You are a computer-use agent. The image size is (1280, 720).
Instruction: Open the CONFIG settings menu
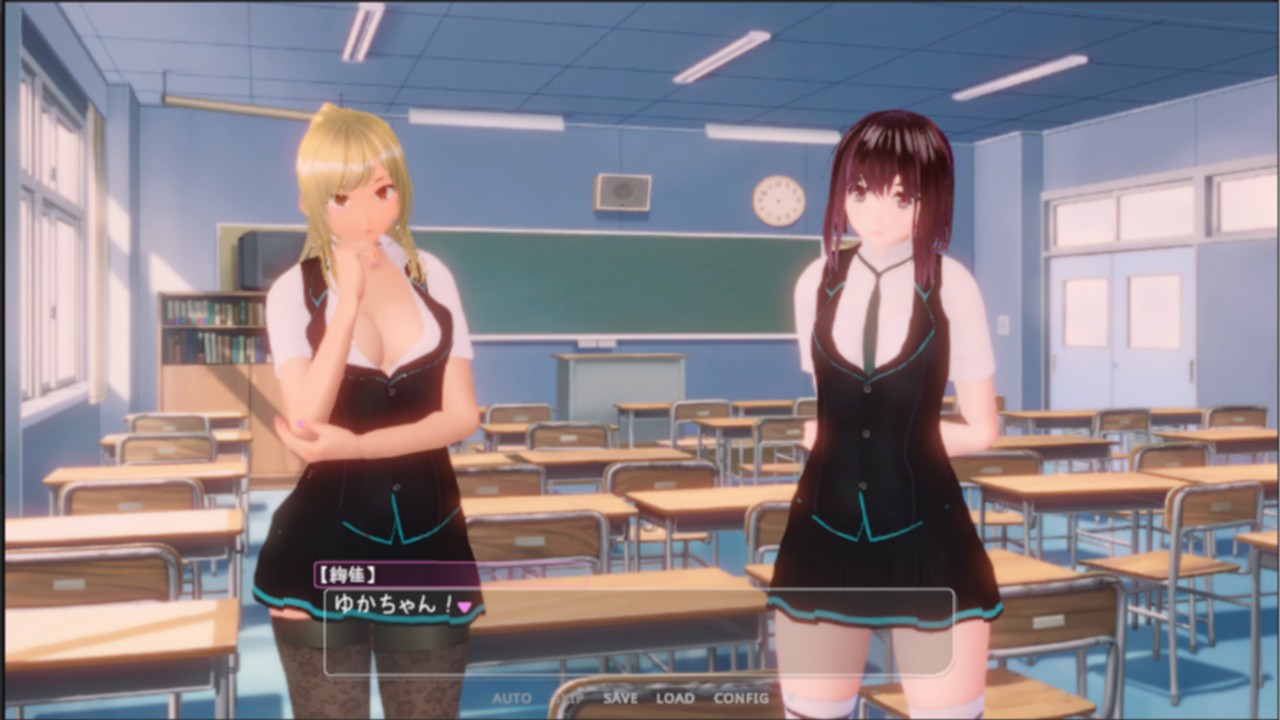tap(742, 699)
